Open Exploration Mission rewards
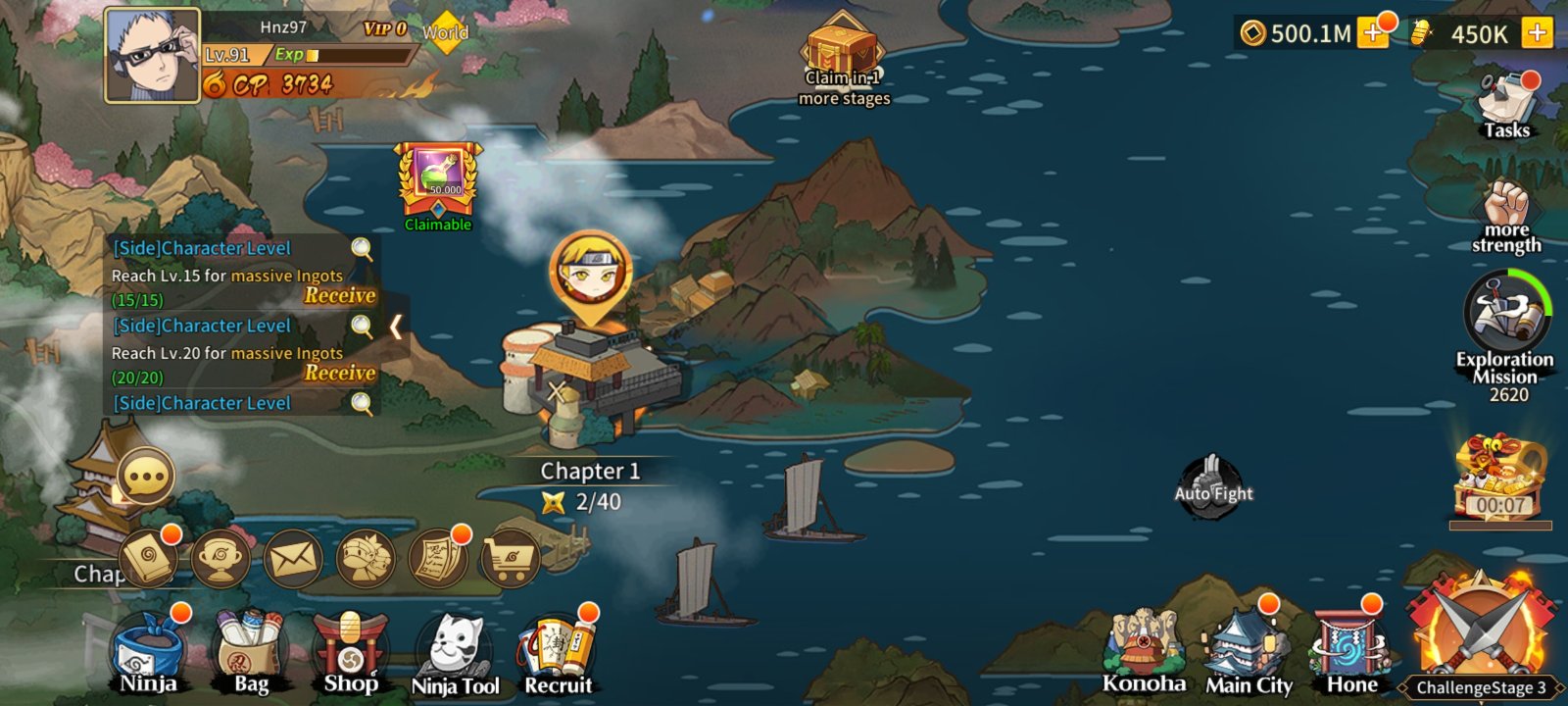Viewport: 1568px width, 706px height. [1507, 324]
